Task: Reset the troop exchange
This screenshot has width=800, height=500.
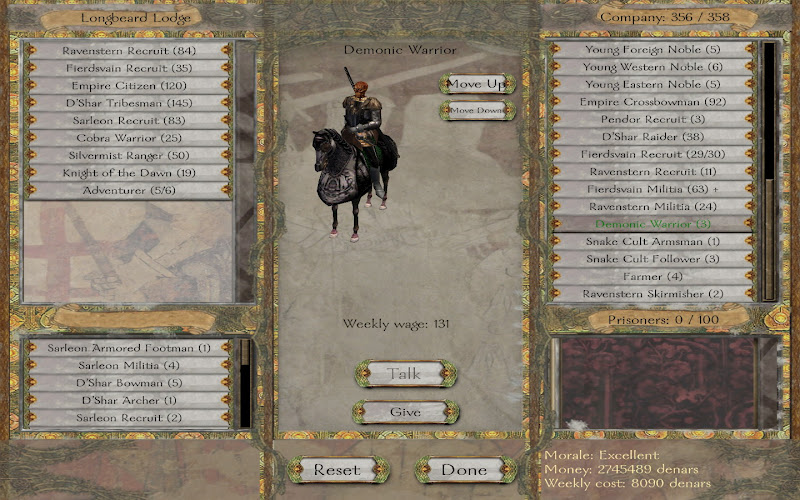Action: 336,469
